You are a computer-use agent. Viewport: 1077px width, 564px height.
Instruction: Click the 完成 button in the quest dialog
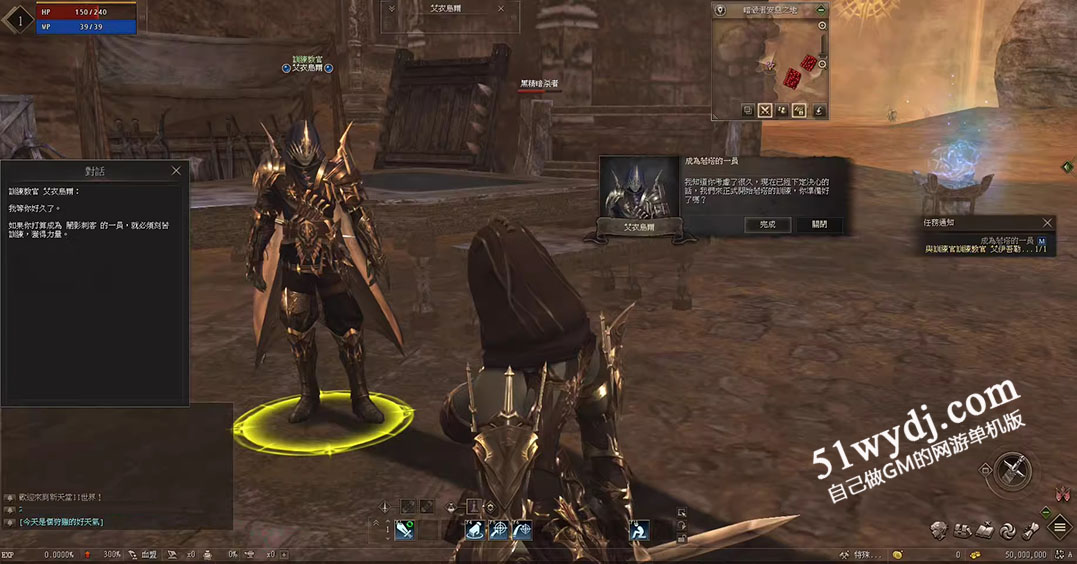[767, 225]
